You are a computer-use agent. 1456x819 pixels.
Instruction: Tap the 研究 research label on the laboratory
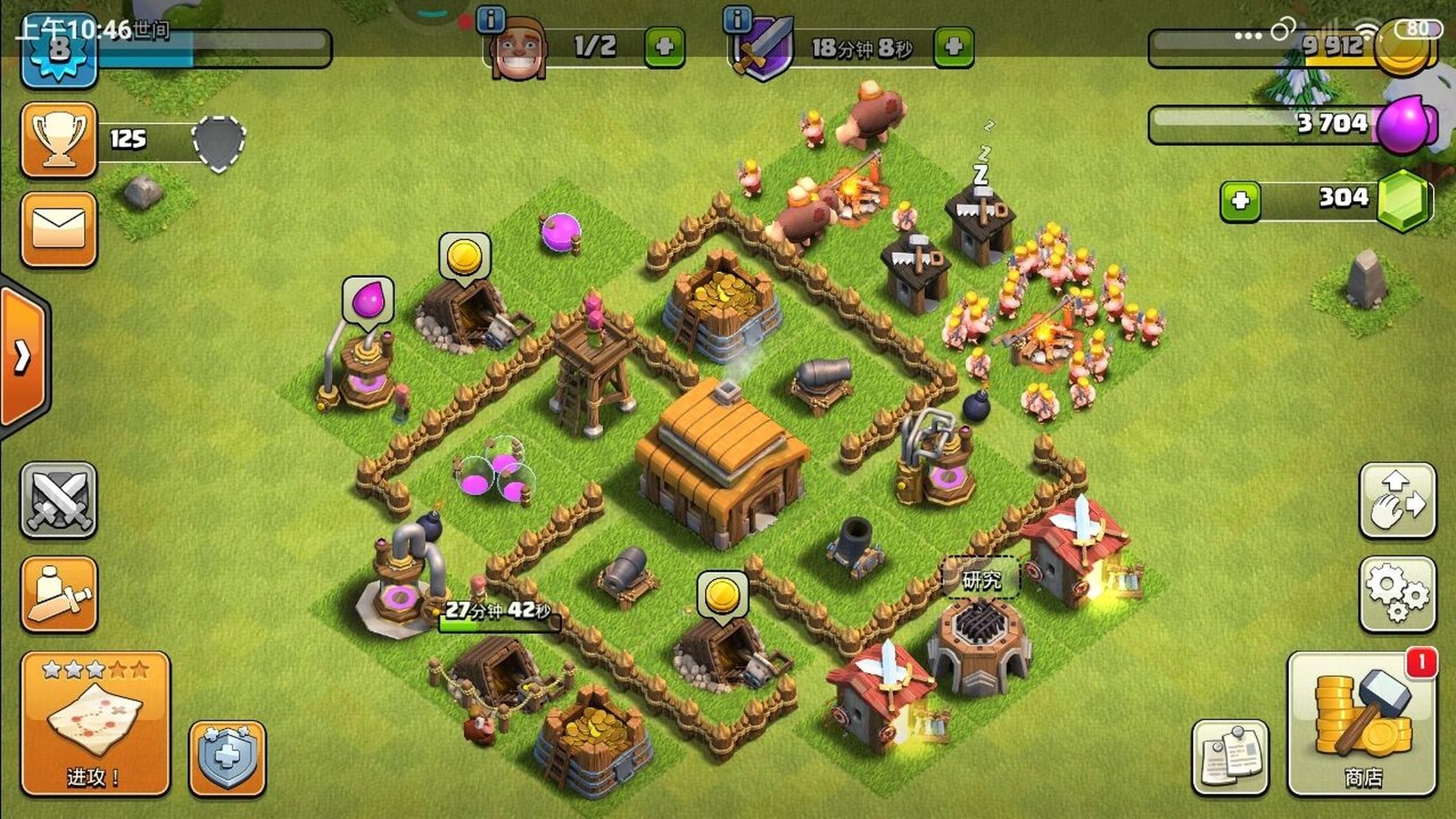coord(981,580)
